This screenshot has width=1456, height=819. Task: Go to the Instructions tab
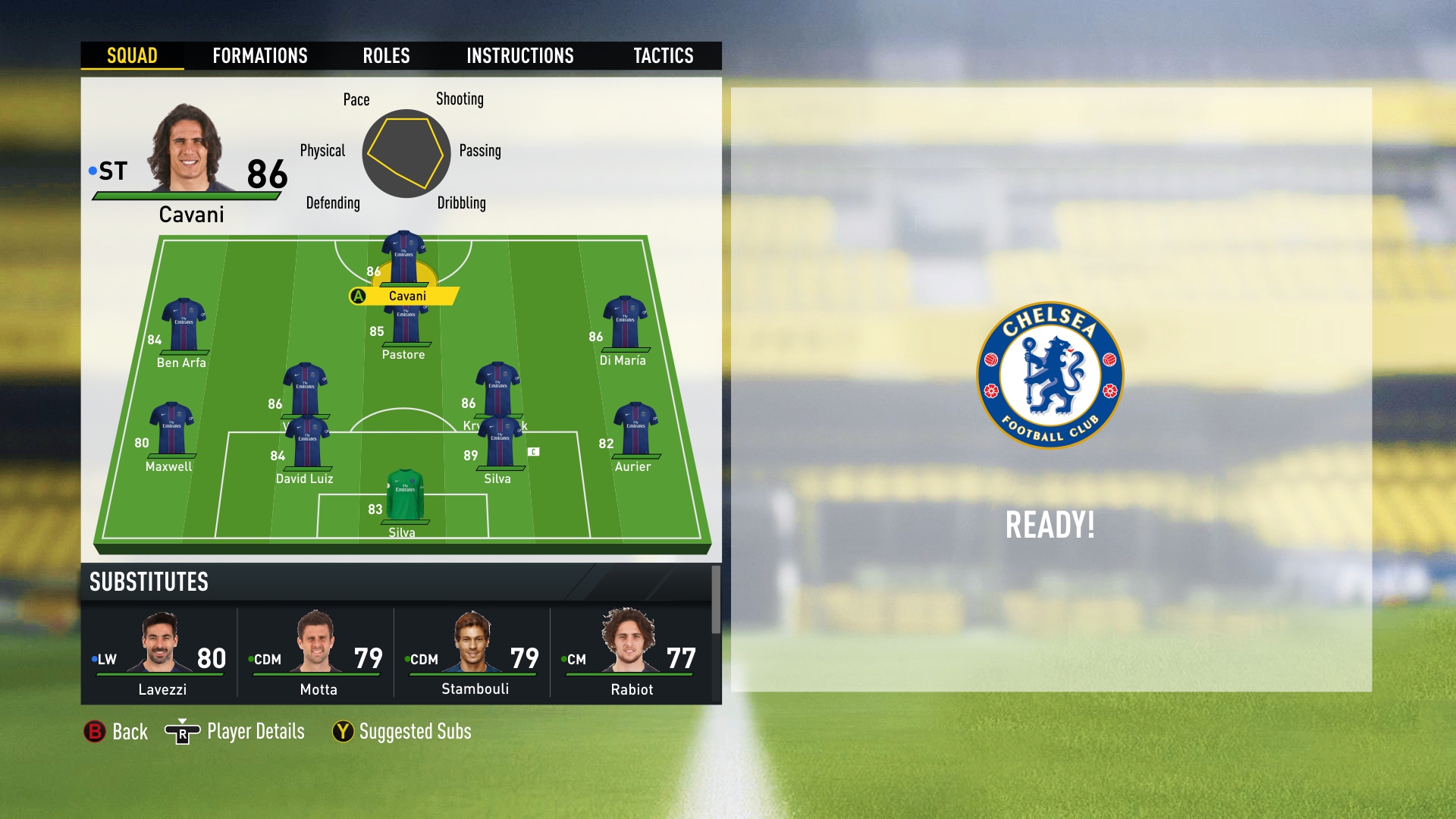tap(519, 55)
